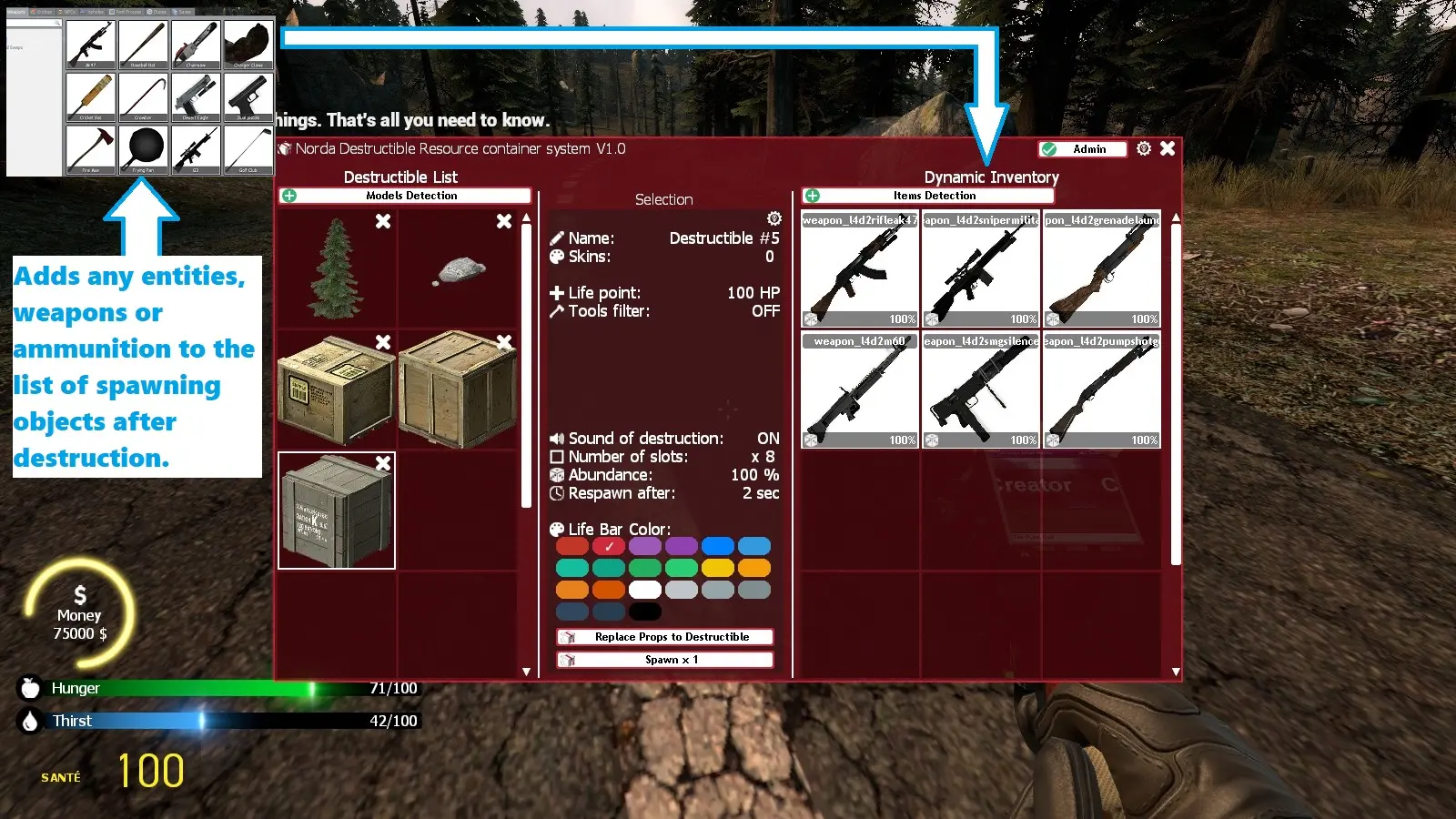This screenshot has height=819, width=1456.
Task: Pick the yellow Life Bar Color swatch
Action: tap(718, 567)
